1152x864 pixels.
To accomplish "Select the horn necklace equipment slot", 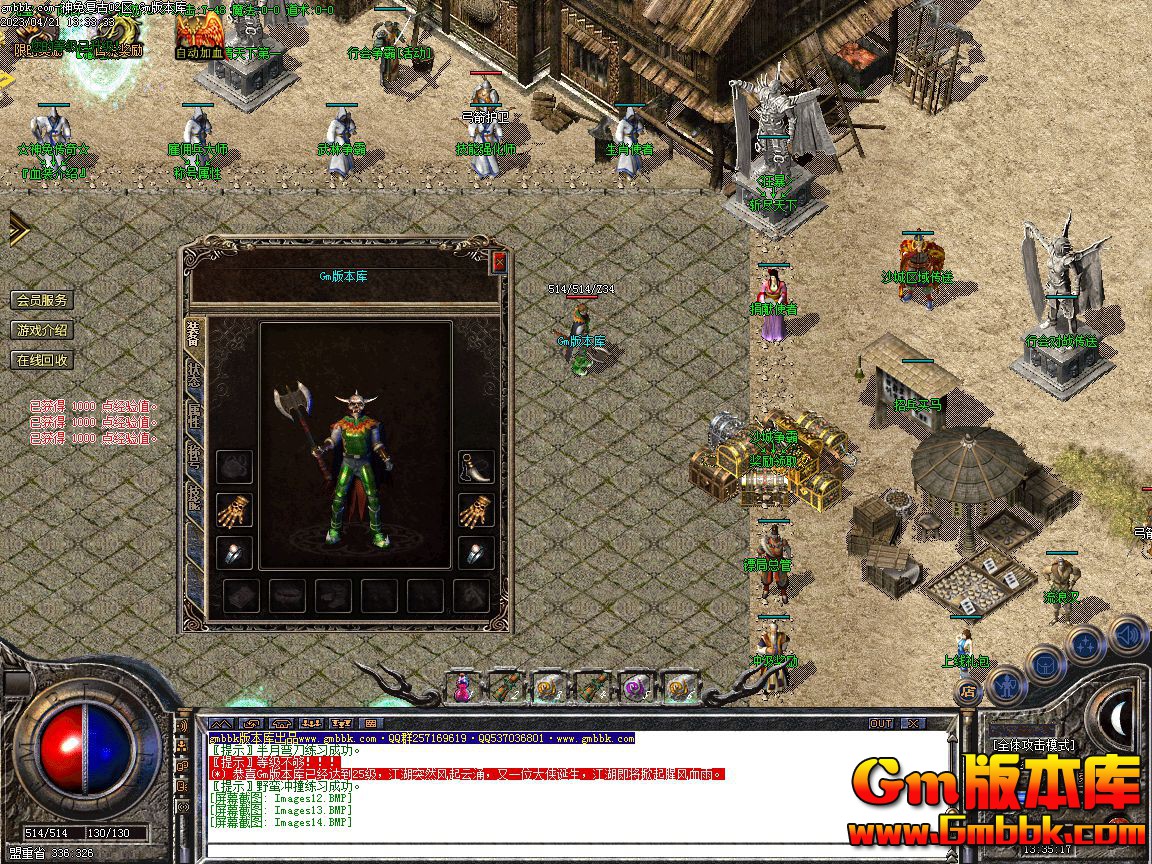I will point(476,467).
